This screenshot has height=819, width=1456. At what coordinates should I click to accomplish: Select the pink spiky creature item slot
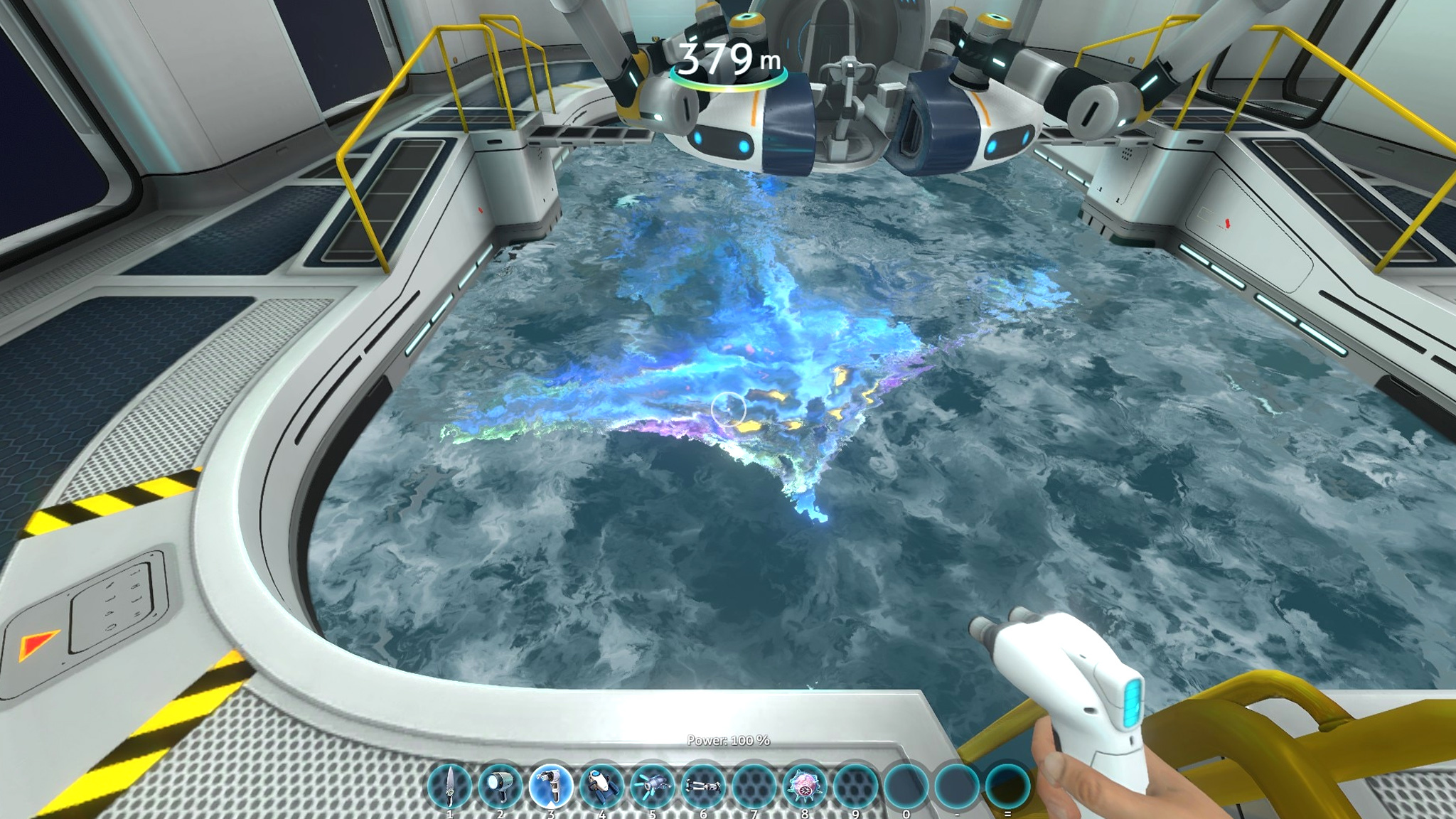click(x=805, y=786)
